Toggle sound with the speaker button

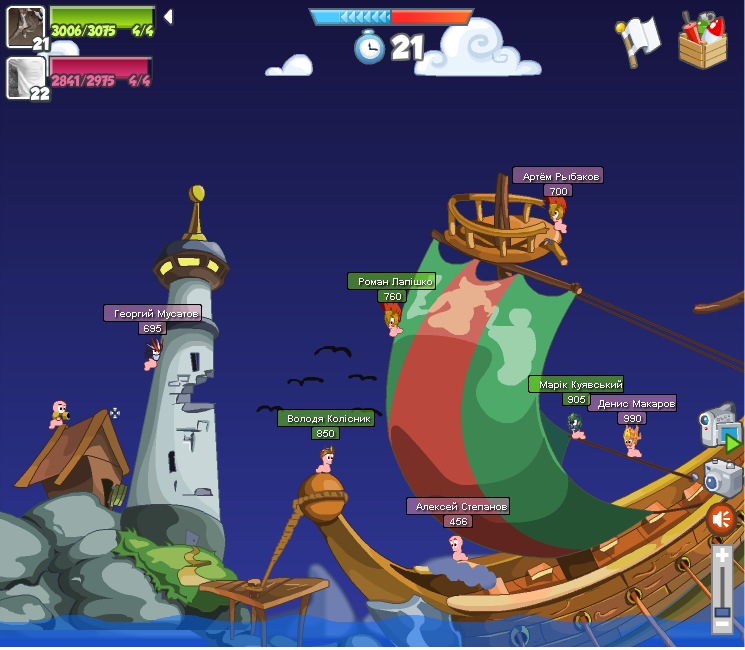click(721, 519)
